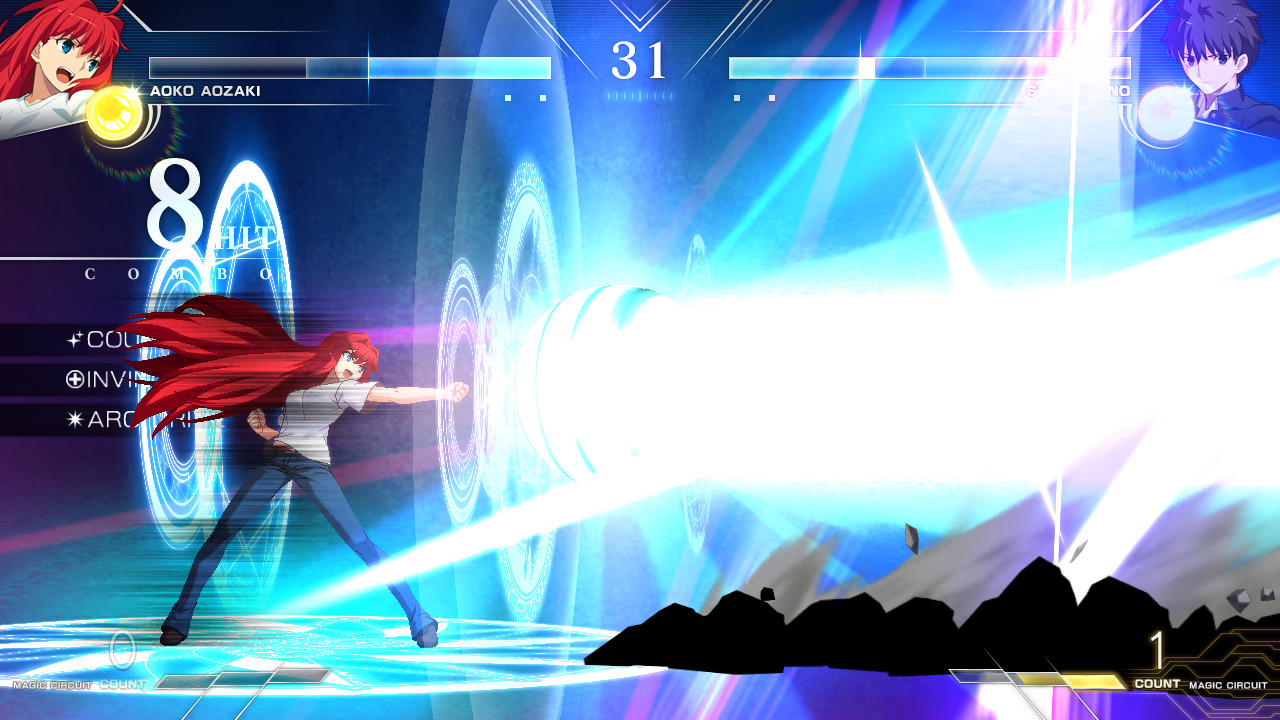Click the cross icon beside INVINCIBLE
Screen dimensions: 1280x720
click(x=74, y=379)
